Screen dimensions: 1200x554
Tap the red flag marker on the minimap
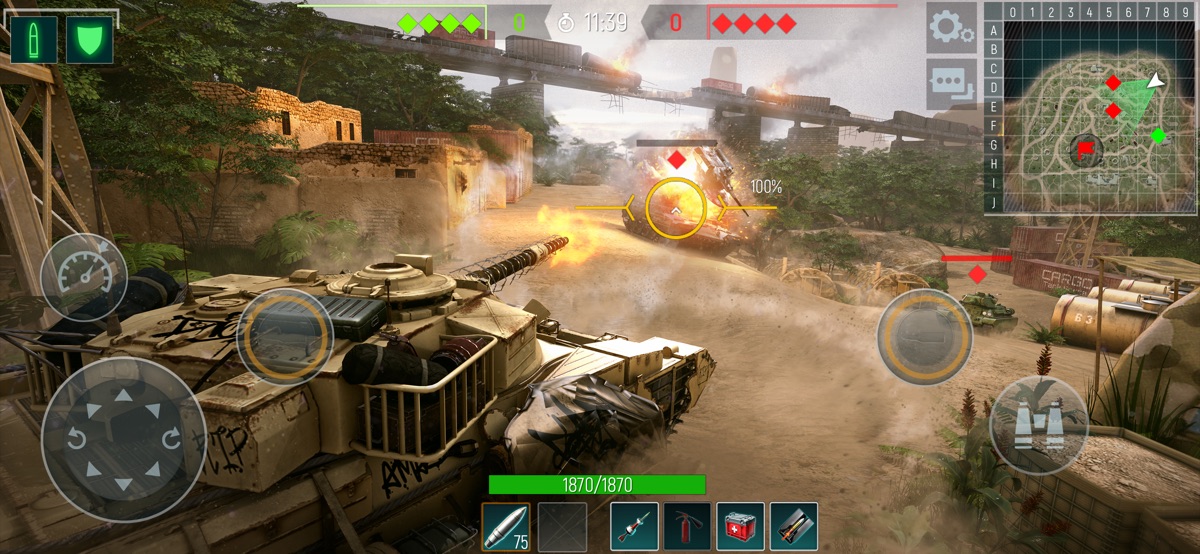coord(1085,150)
